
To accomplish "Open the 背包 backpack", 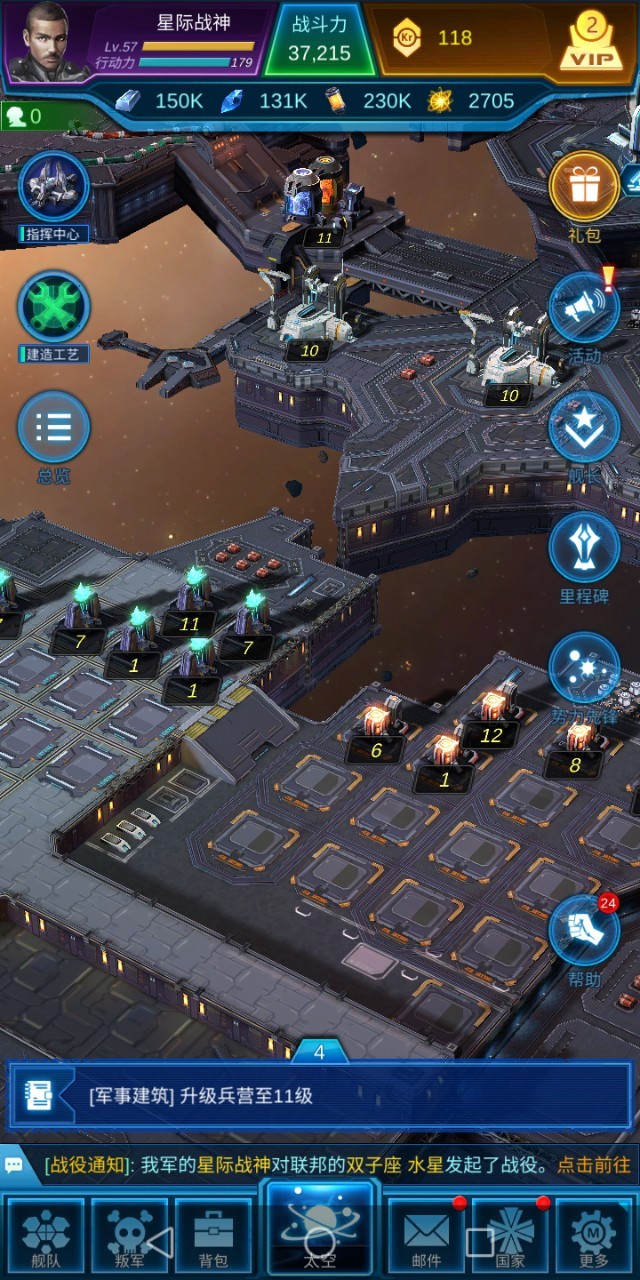I will point(213,1235).
